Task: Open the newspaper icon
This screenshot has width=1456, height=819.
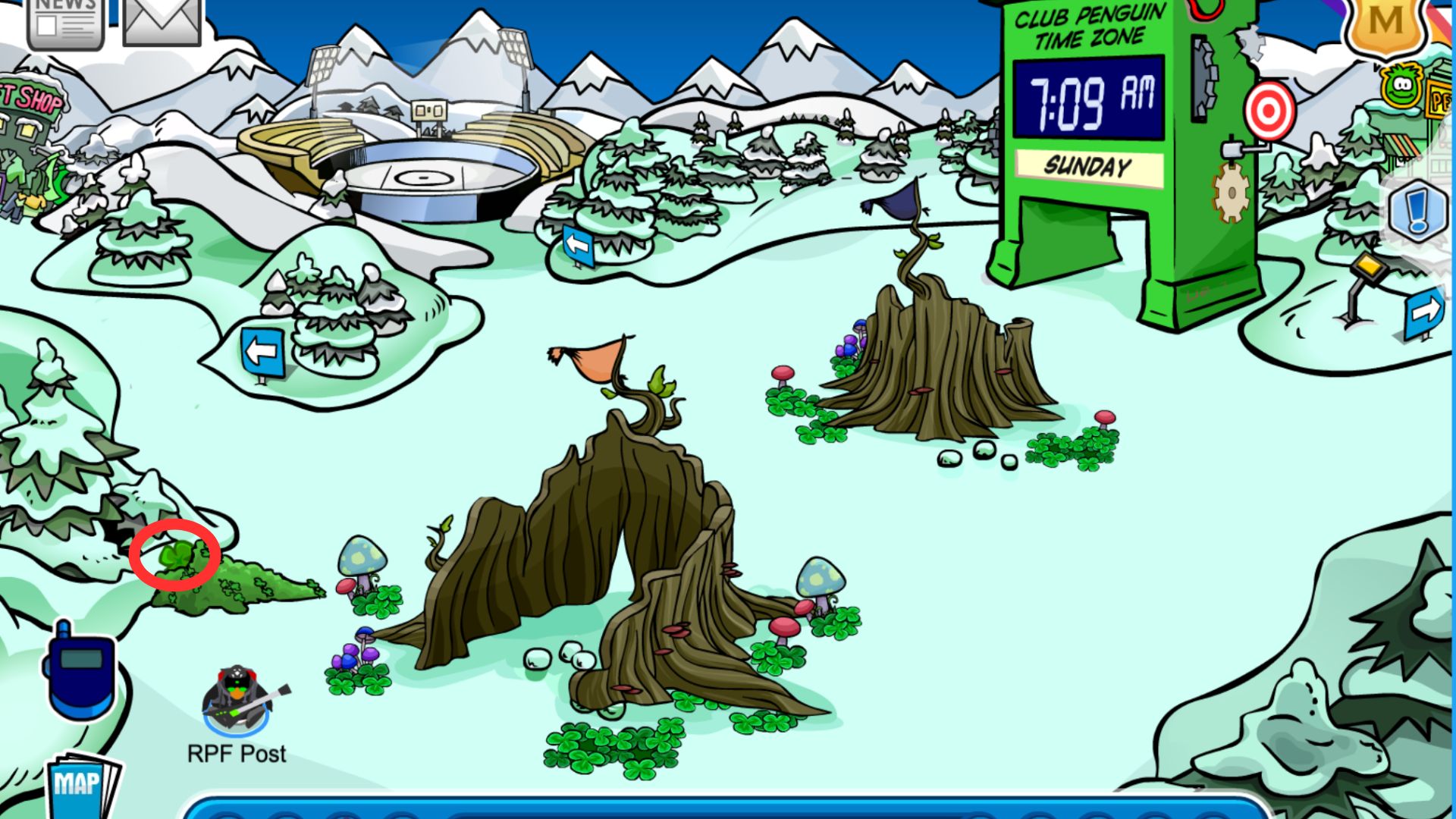Action: click(64, 21)
